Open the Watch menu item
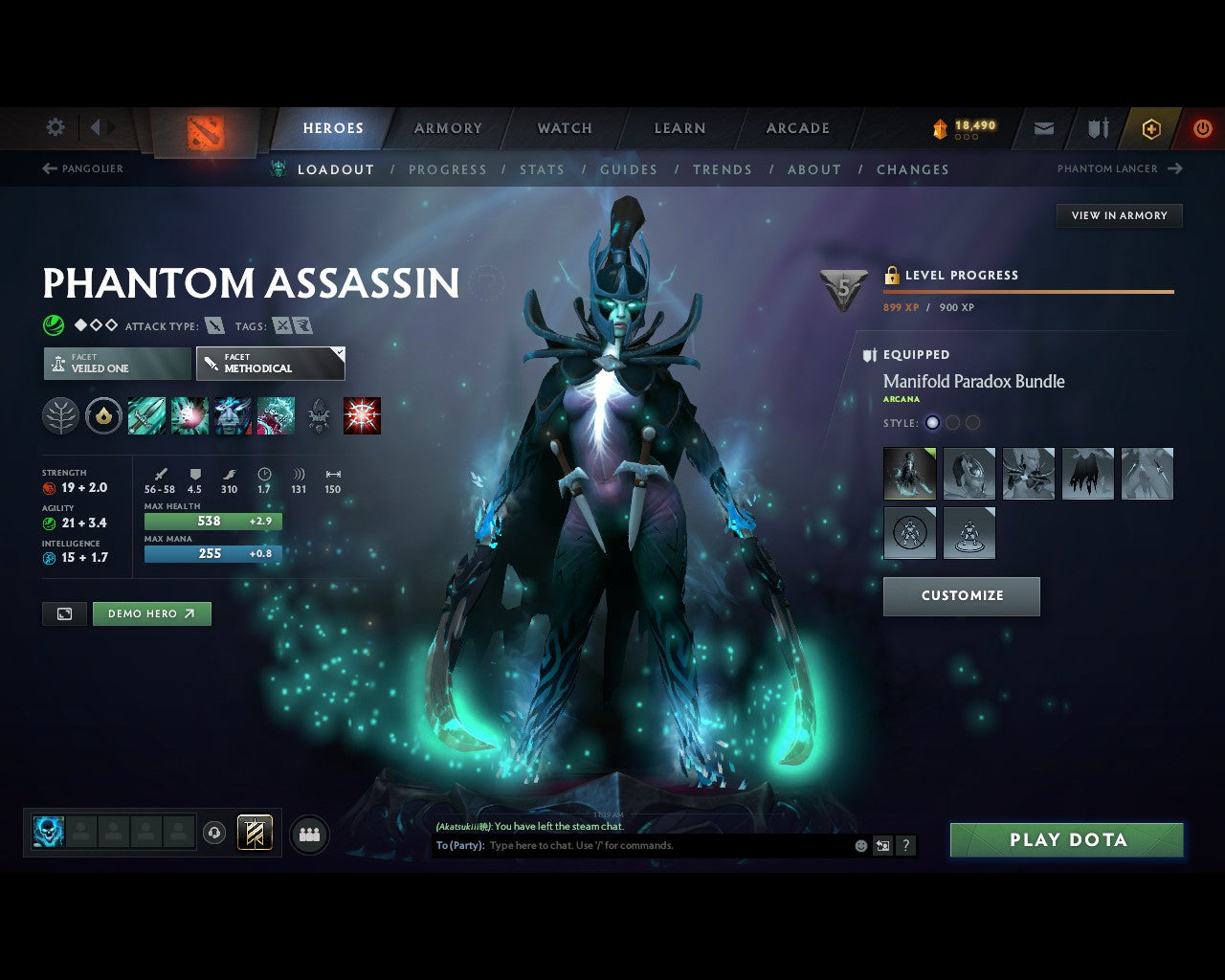1225x980 pixels. (564, 127)
